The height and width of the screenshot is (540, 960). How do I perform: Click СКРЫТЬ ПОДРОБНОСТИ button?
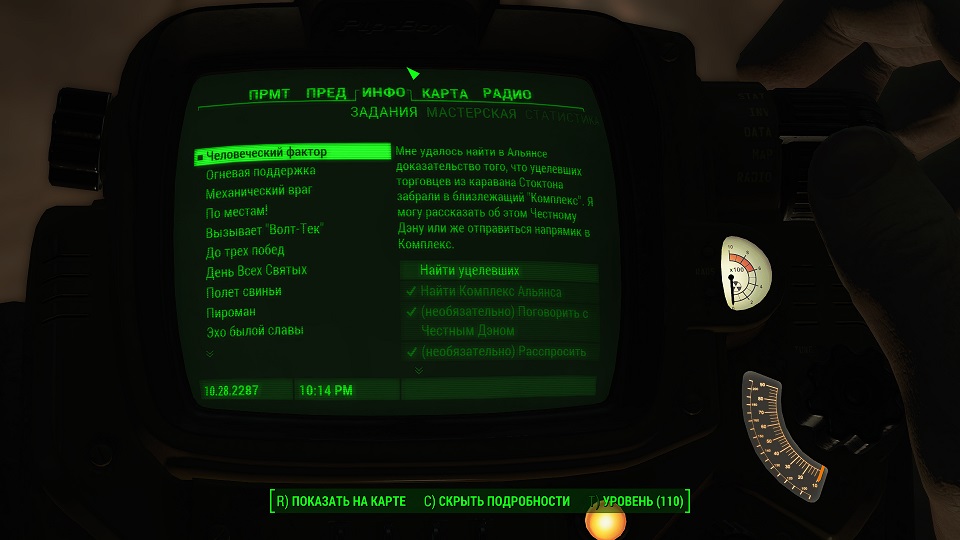496,501
